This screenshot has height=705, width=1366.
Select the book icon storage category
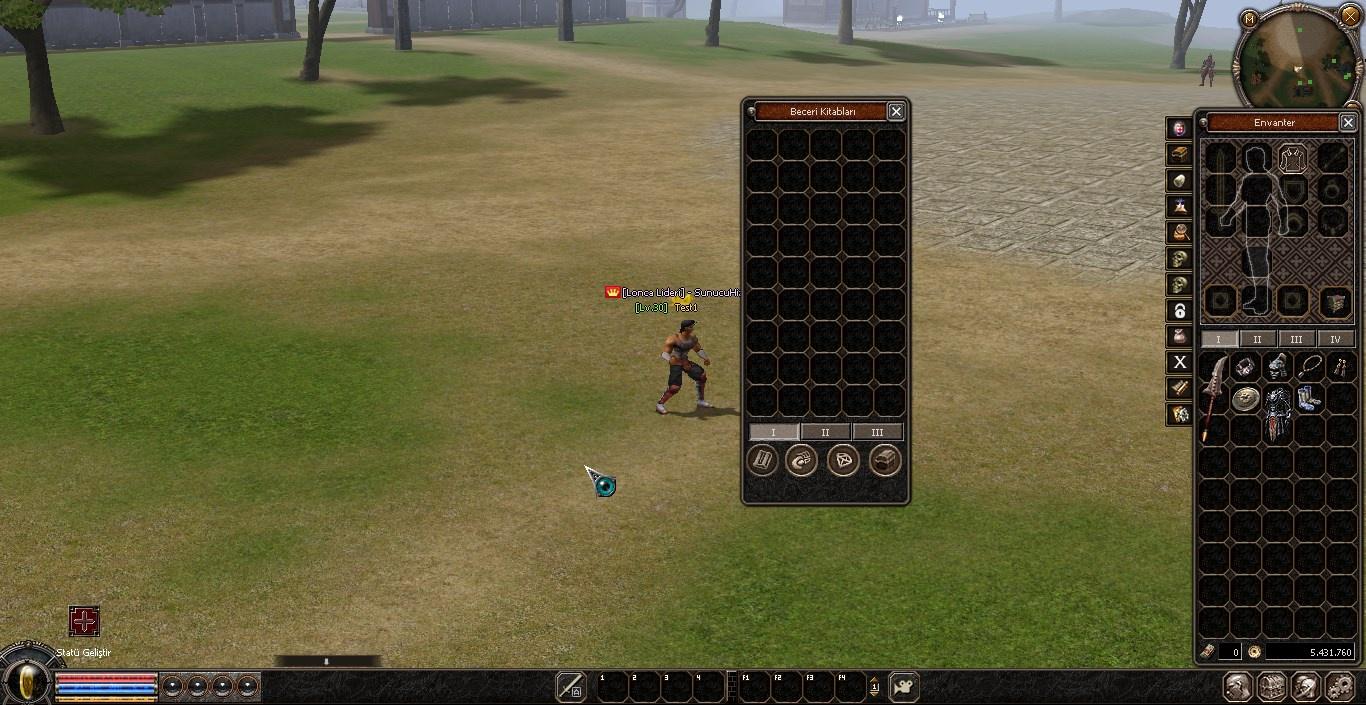point(762,460)
